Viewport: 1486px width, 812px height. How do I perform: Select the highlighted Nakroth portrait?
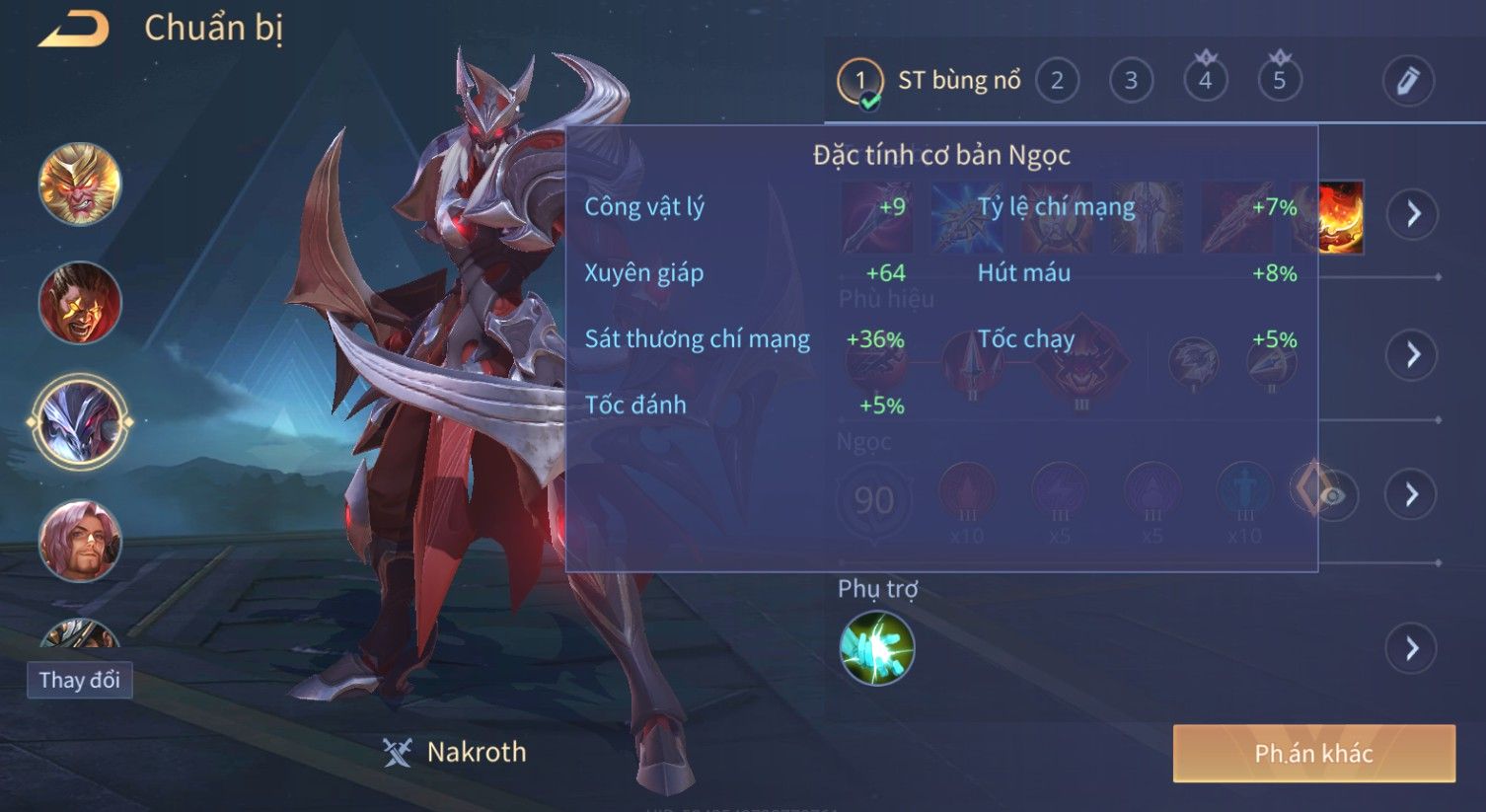coord(80,422)
